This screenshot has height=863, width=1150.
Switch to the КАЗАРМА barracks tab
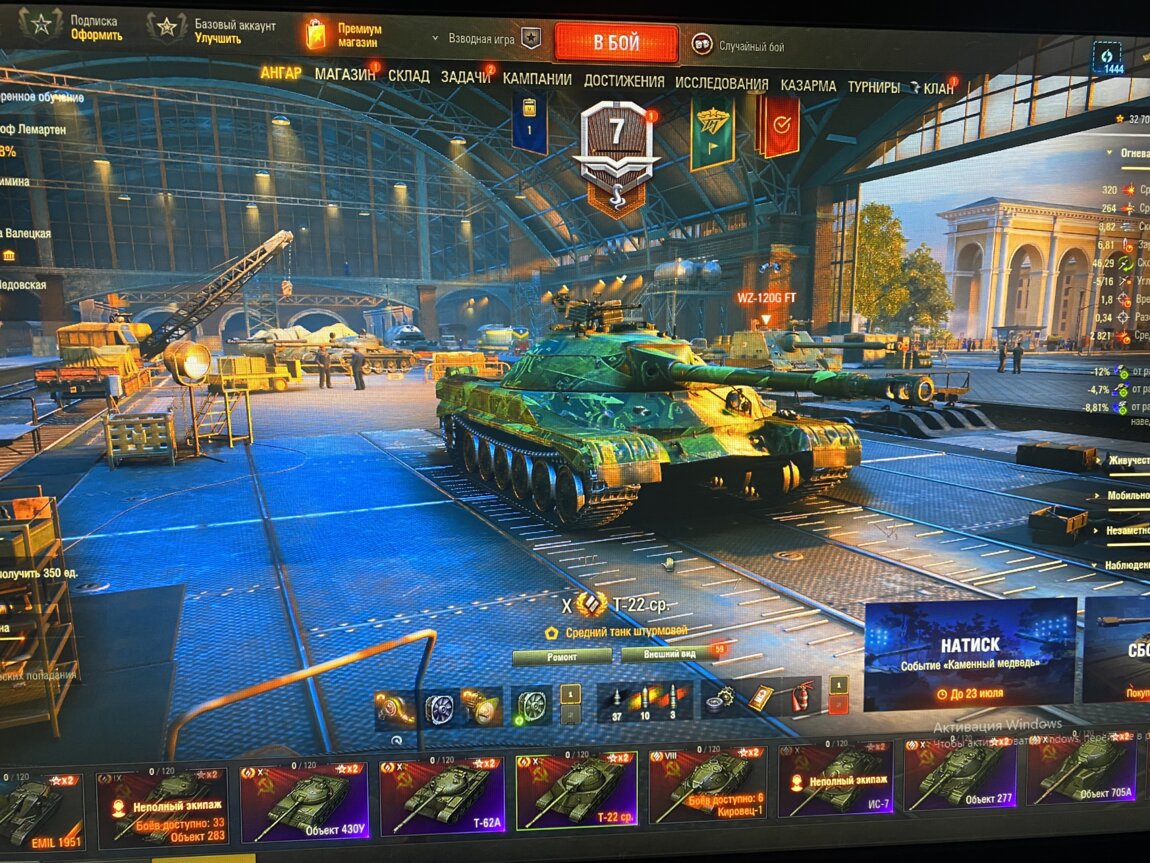[808, 86]
